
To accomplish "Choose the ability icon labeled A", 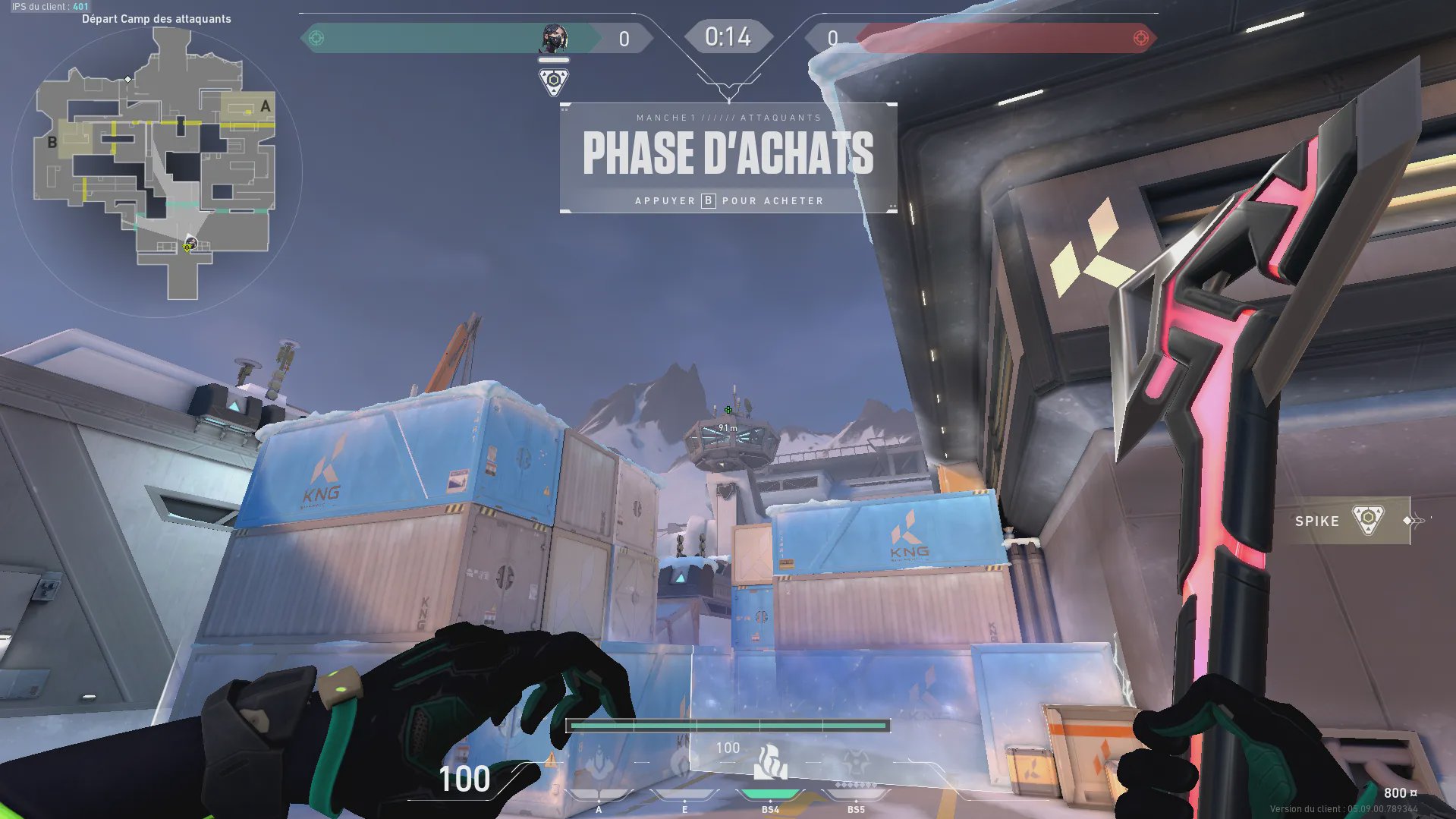I will pos(599,763).
